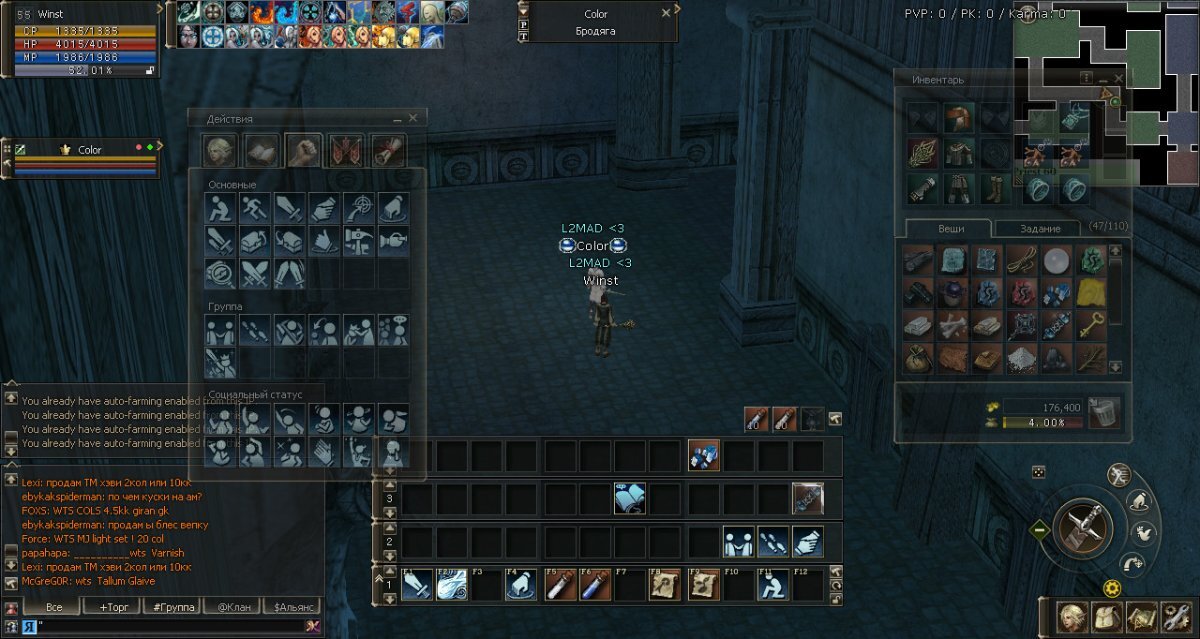Click the trash can in inventory

[1104, 411]
